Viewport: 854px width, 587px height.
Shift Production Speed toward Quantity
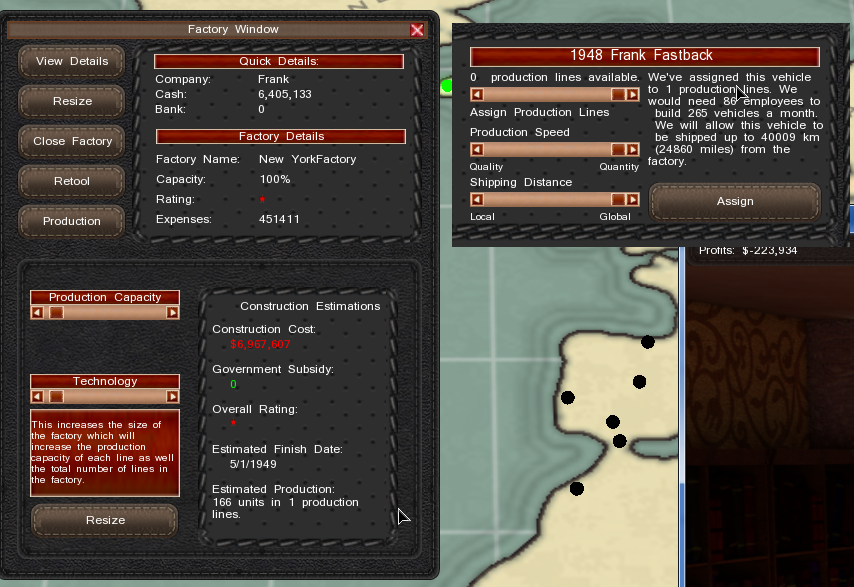[x=633, y=149]
